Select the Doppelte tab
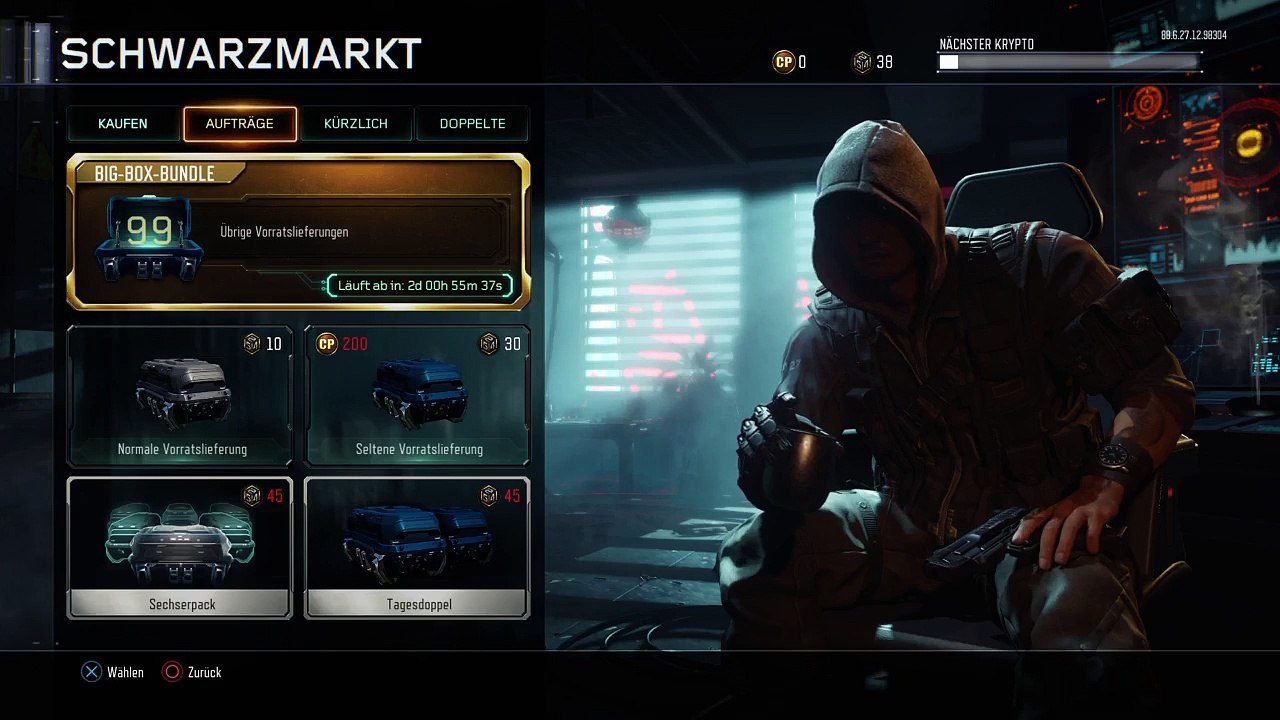Screen dimensions: 1280x720 tap(472, 124)
